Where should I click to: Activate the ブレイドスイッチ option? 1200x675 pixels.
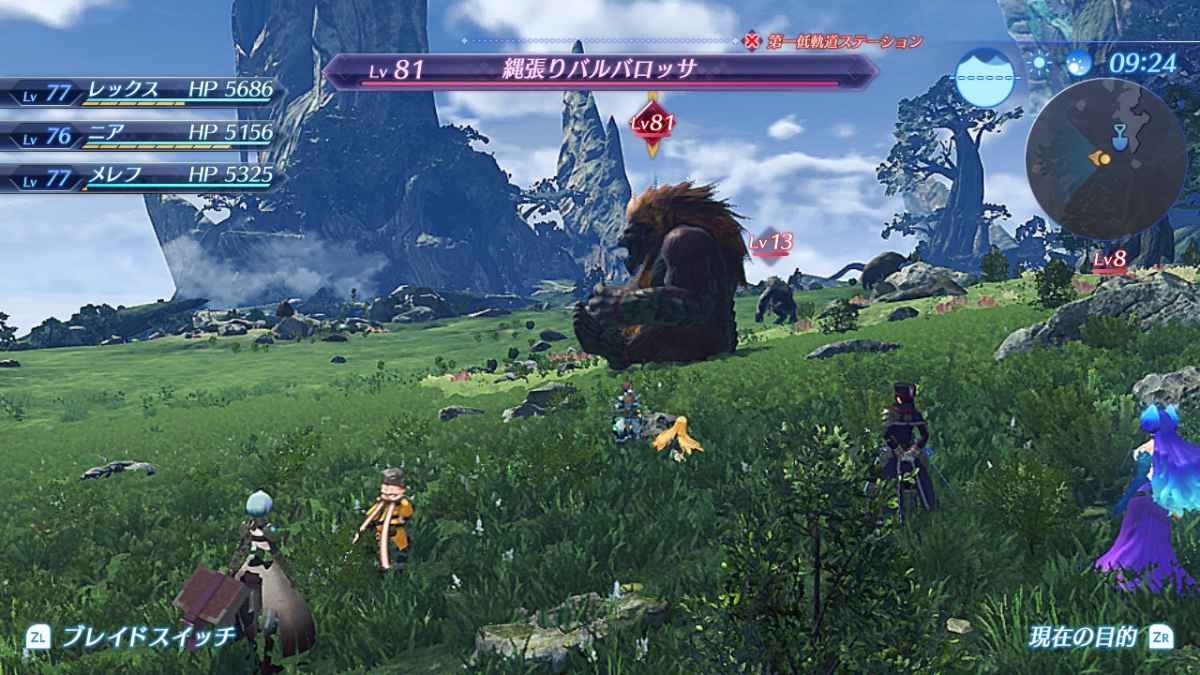click(x=133, y=636)
